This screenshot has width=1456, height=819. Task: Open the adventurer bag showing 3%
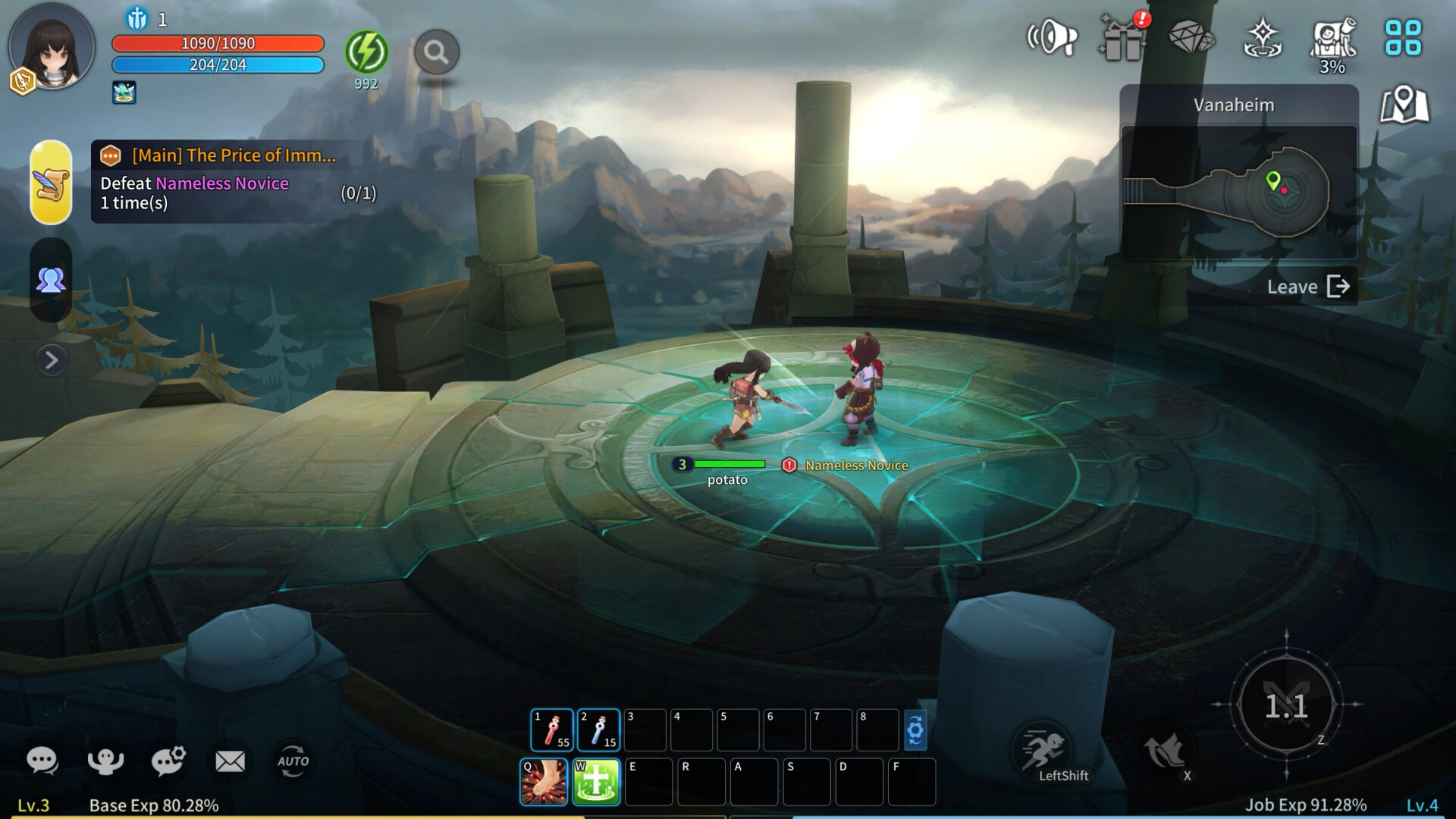tap(1331, 36)
